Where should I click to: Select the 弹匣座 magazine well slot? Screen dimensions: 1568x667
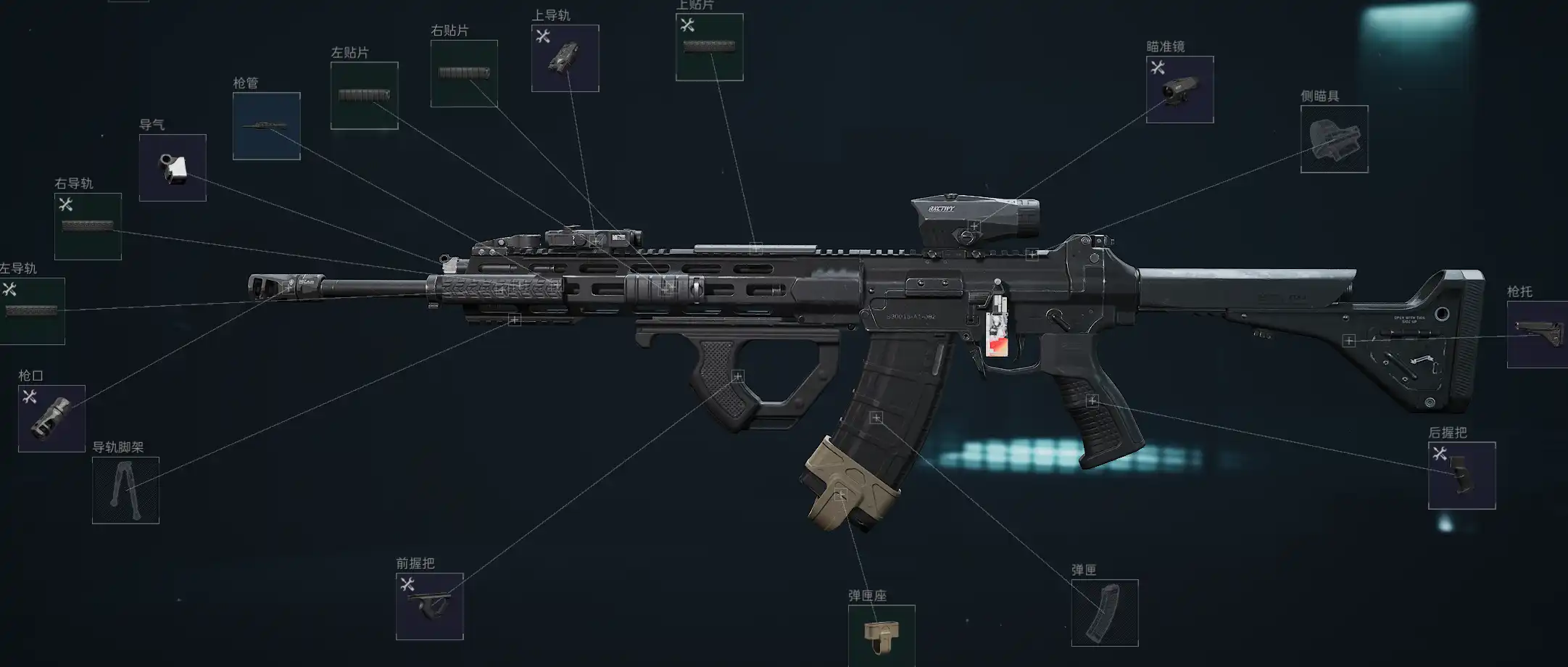(882, 635)
